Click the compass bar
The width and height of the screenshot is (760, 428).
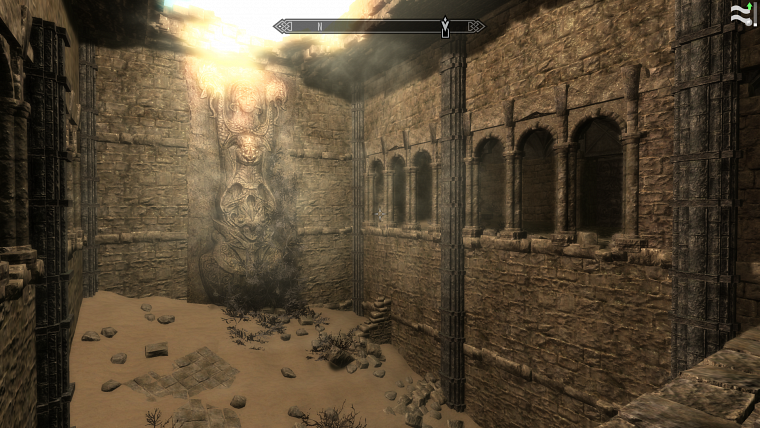tap(378, 26)
